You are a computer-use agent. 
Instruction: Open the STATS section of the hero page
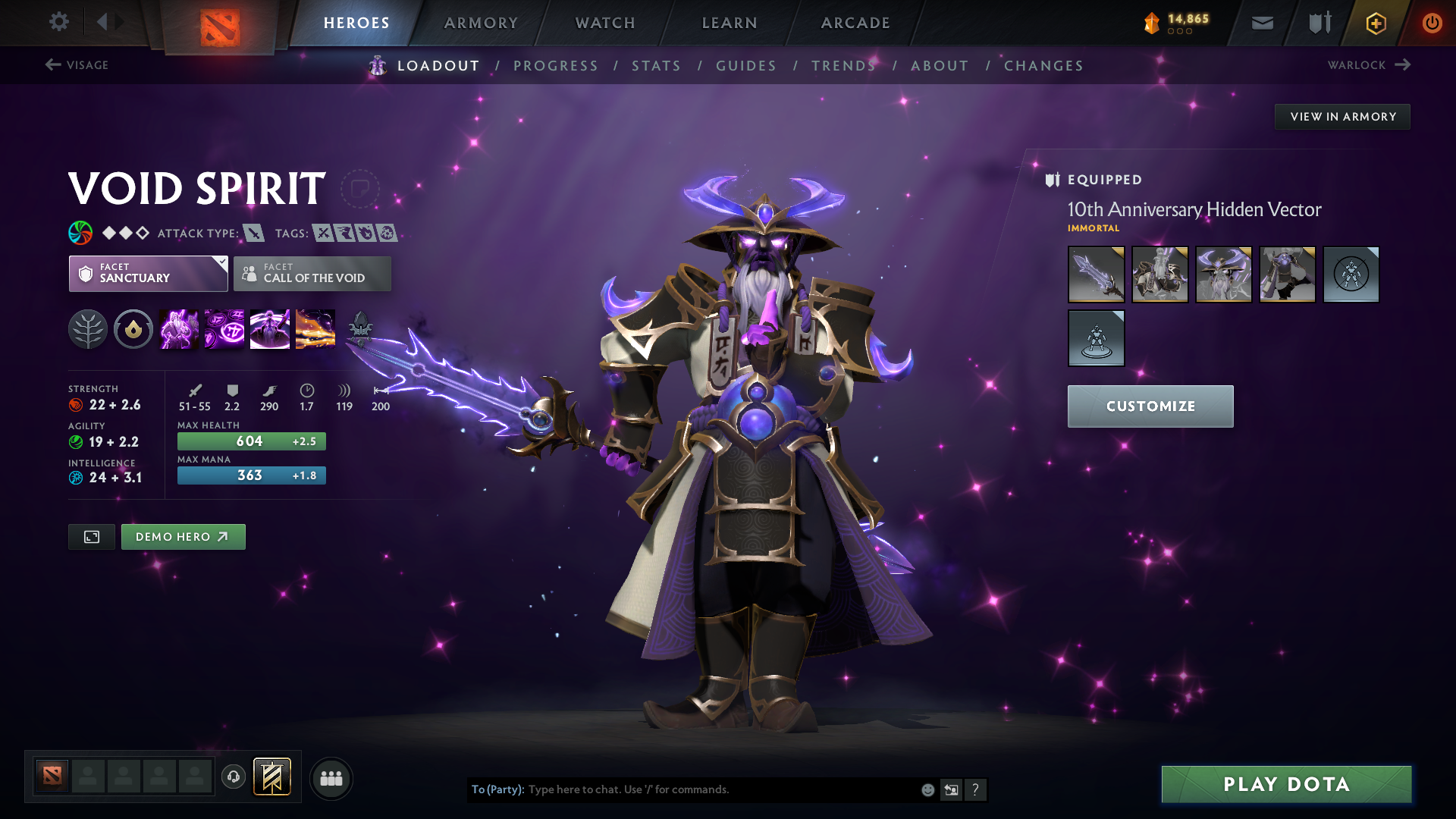click(x=656, y=66)
